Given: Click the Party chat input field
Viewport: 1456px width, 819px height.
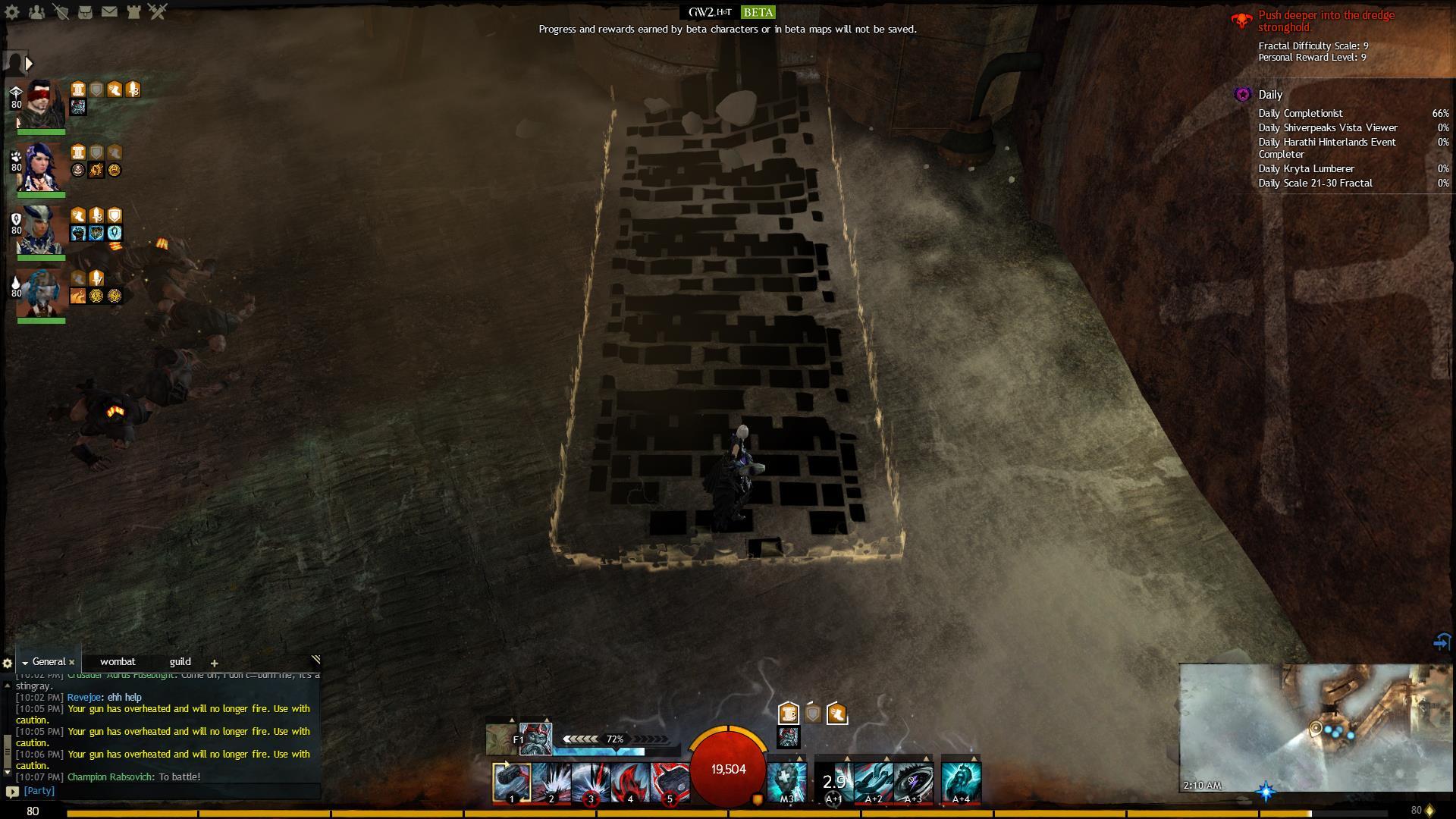Looking at the screenshot, I should point(167,791).
